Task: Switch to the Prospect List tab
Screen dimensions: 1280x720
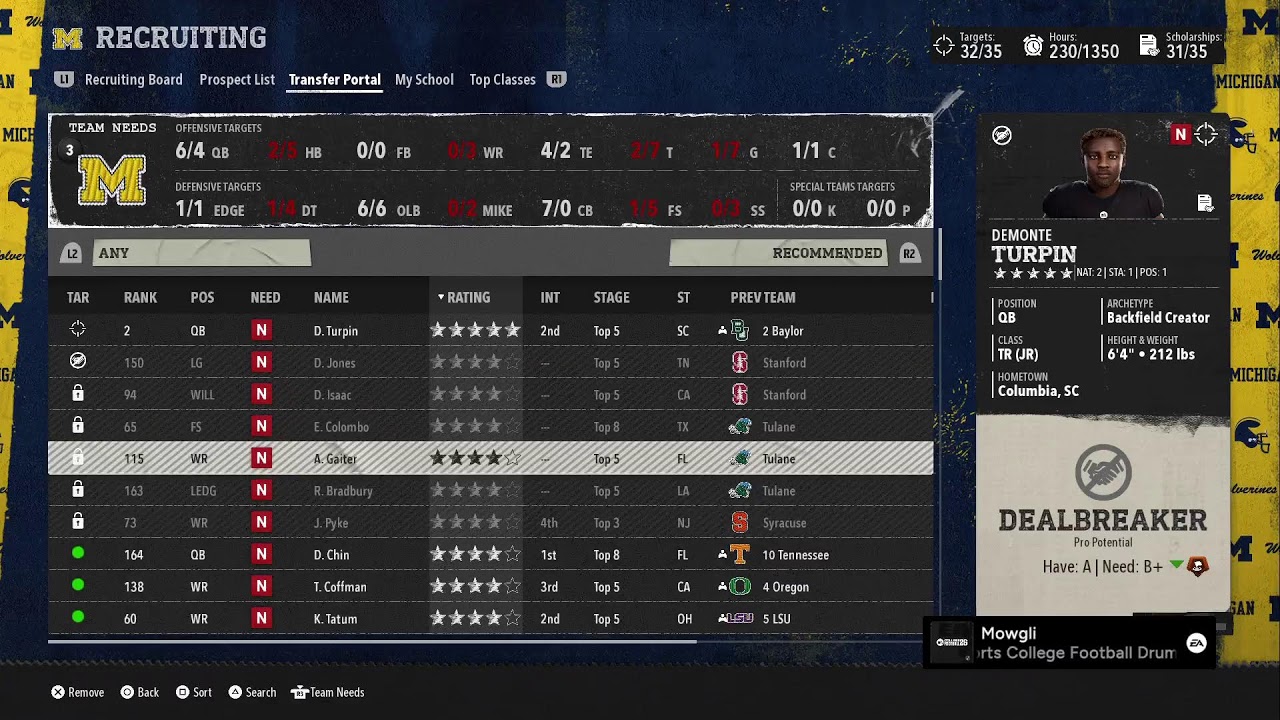Action: click(237, 80)
